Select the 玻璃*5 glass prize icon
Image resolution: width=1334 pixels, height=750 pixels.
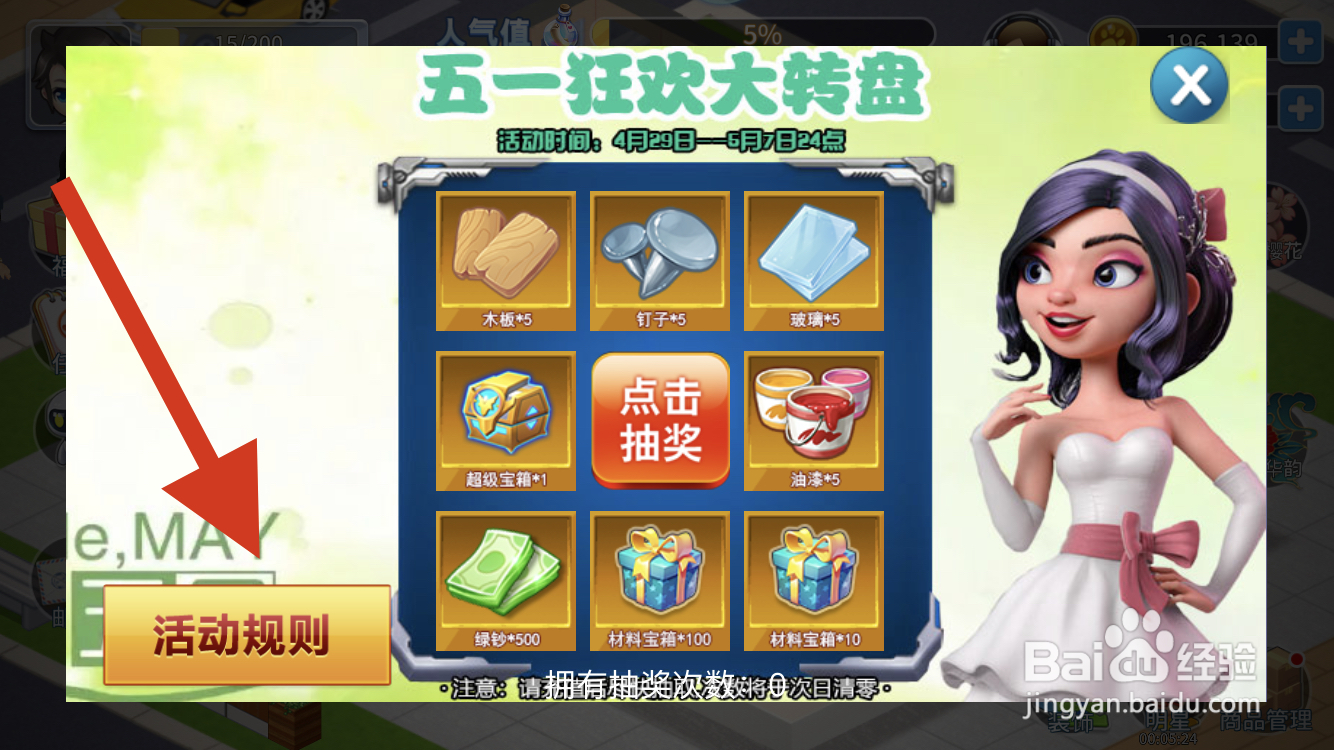pos(813,260)
